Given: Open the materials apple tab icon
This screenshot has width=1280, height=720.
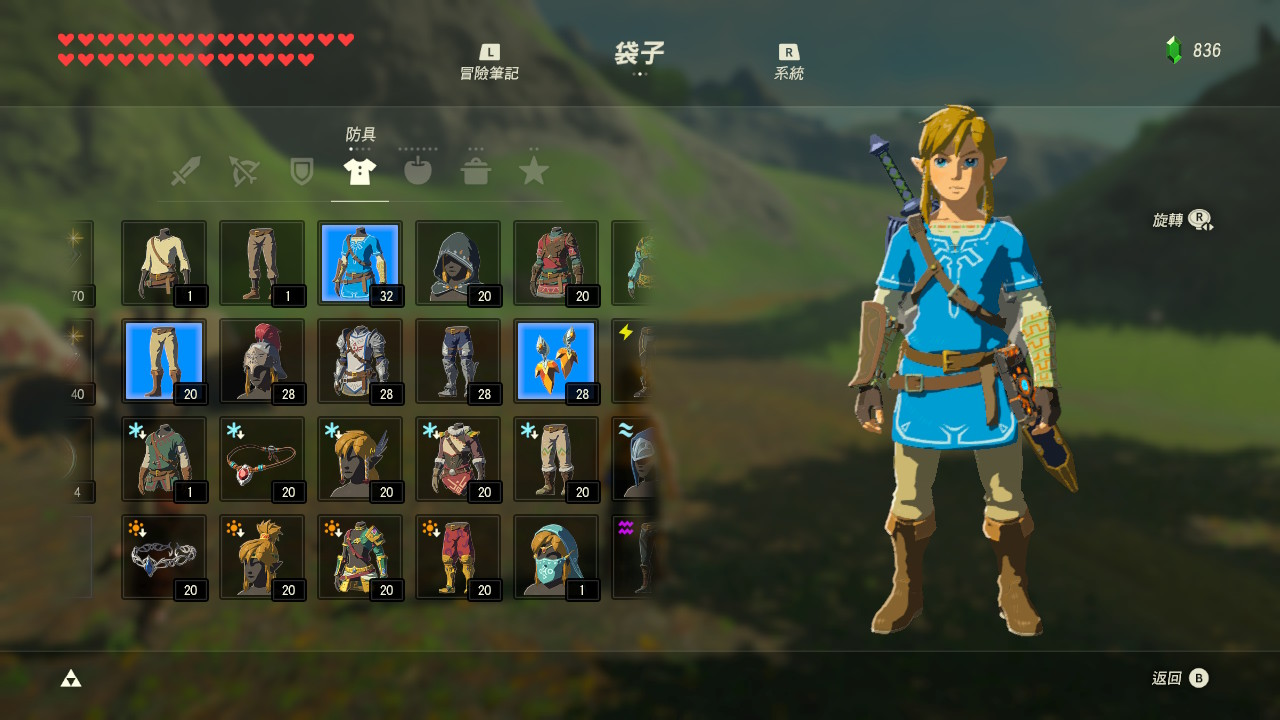Looking at the screenshot, I should [x=417, y=170].
